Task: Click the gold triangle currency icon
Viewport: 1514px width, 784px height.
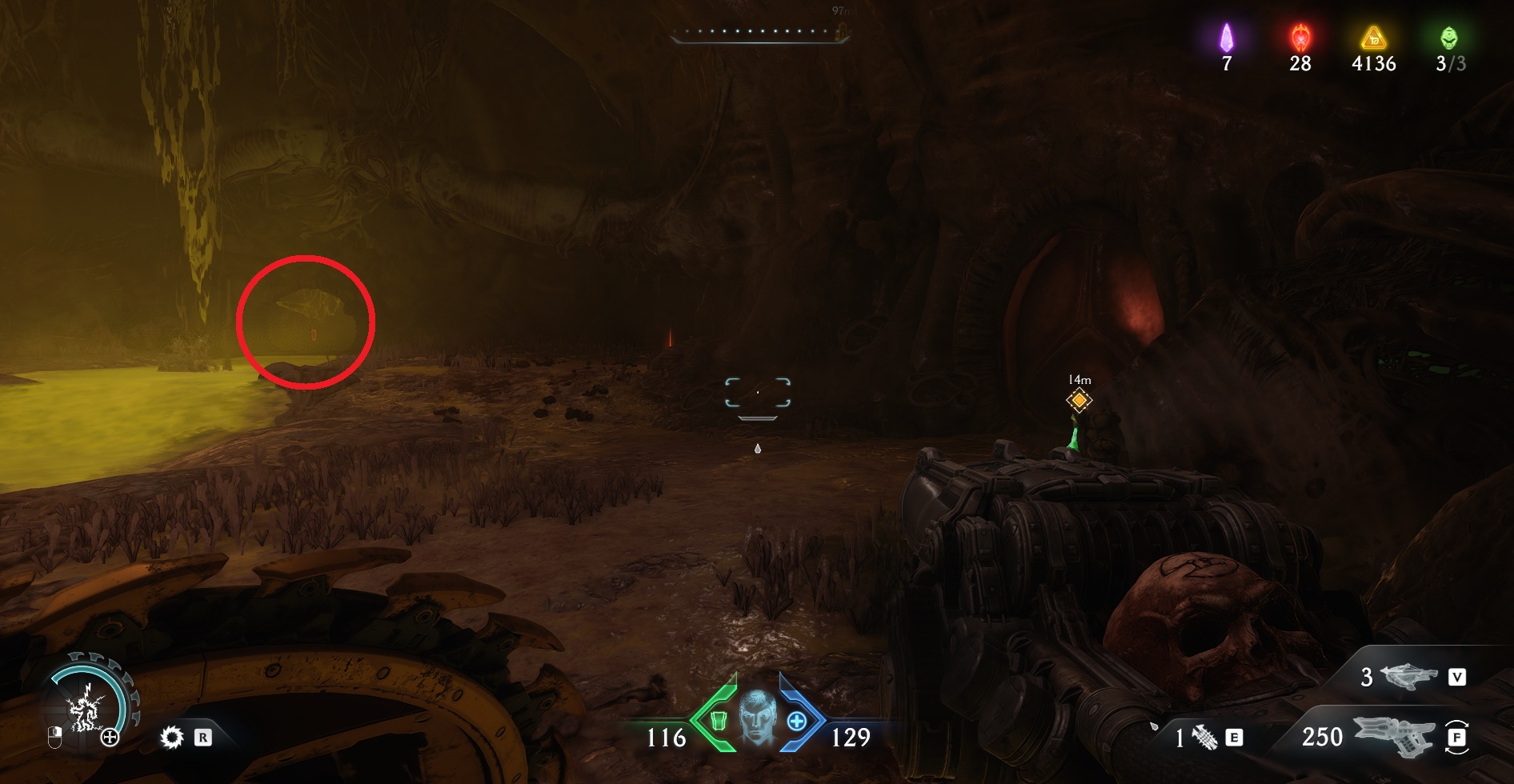Action: tap(1373, 38)
